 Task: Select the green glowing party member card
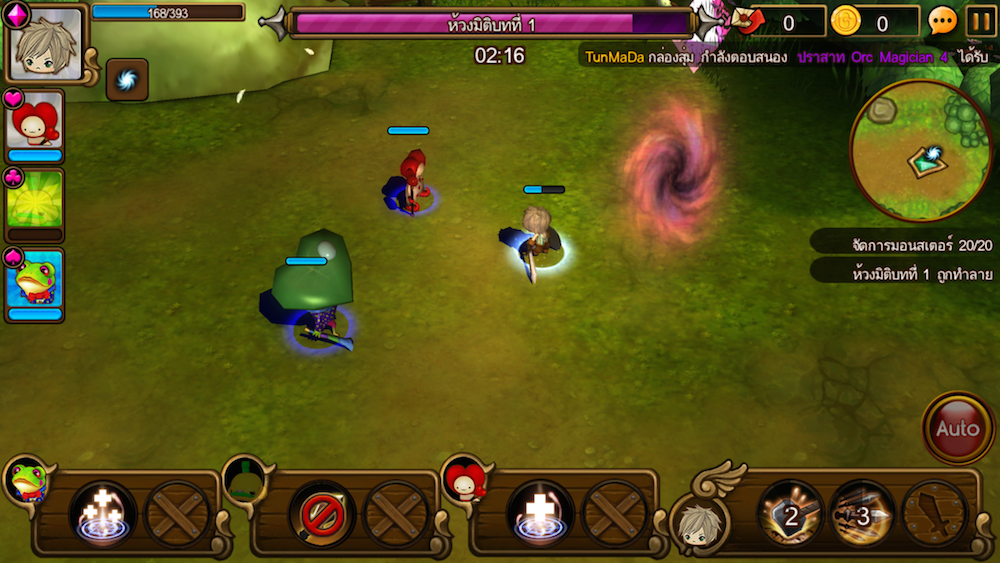tap(34, 201)
